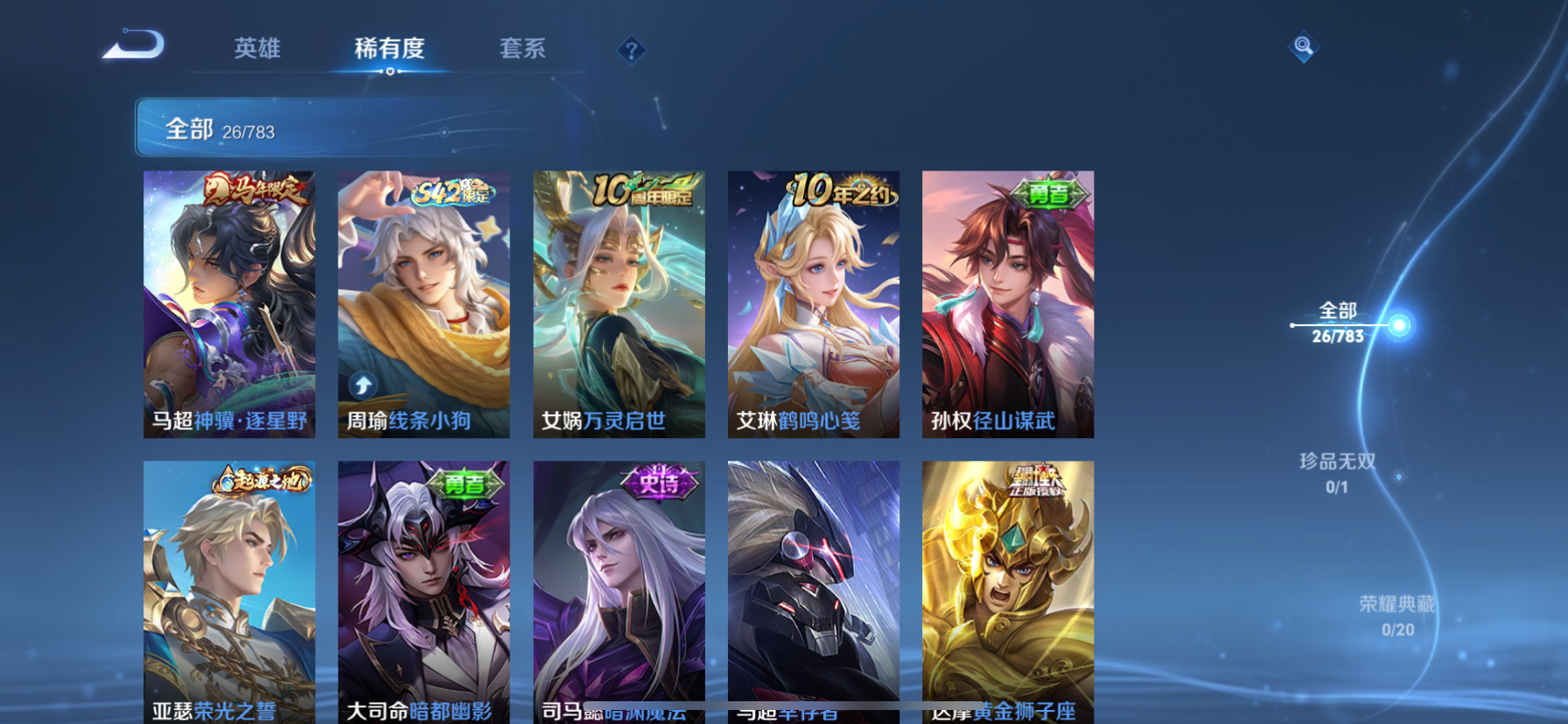The height and width of the screenshot is (724, 1568).
Task: Switch to the 套系 tab
Action: pos(524,50)
